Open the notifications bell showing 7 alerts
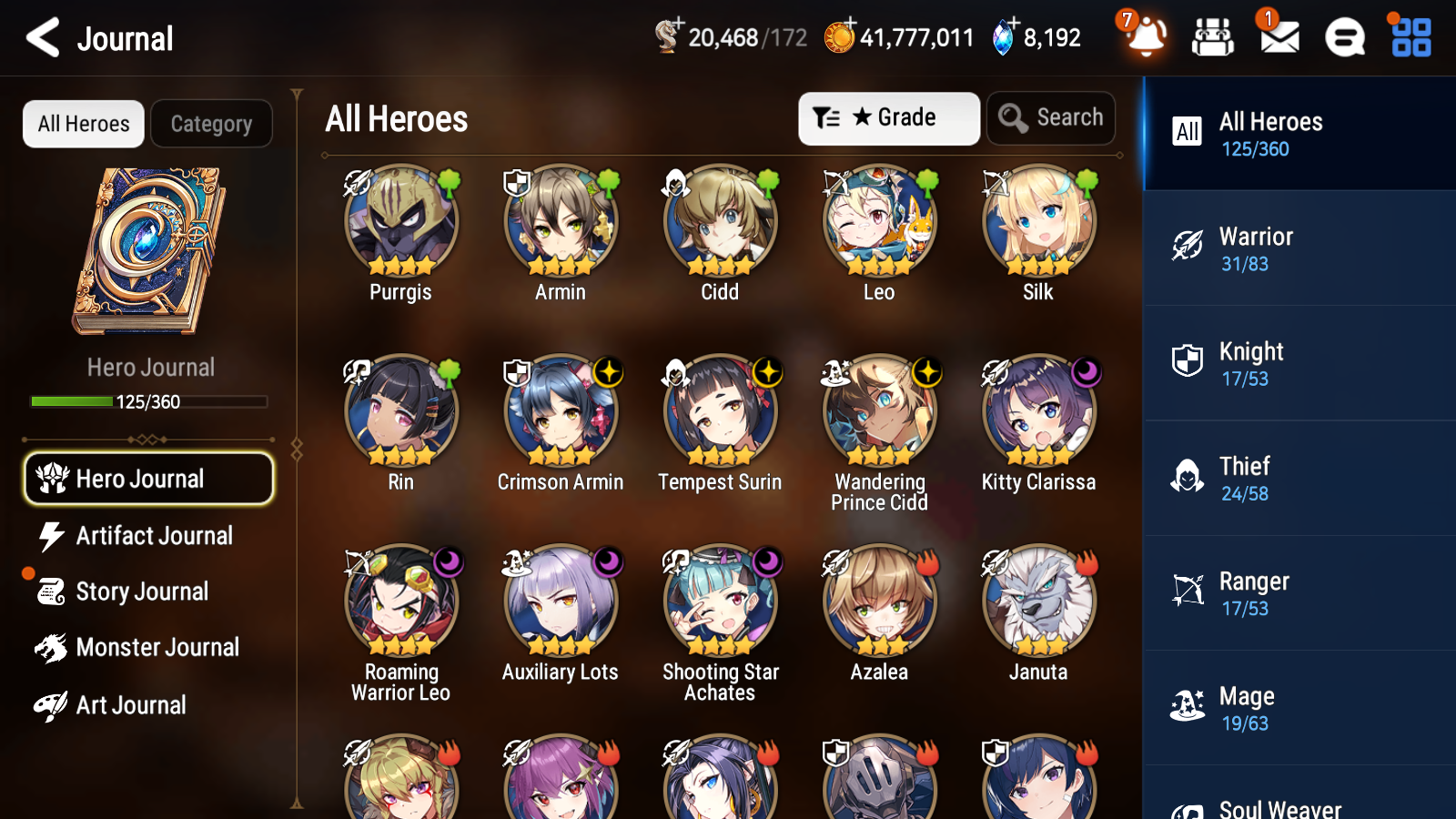 tap(1146, 38)
